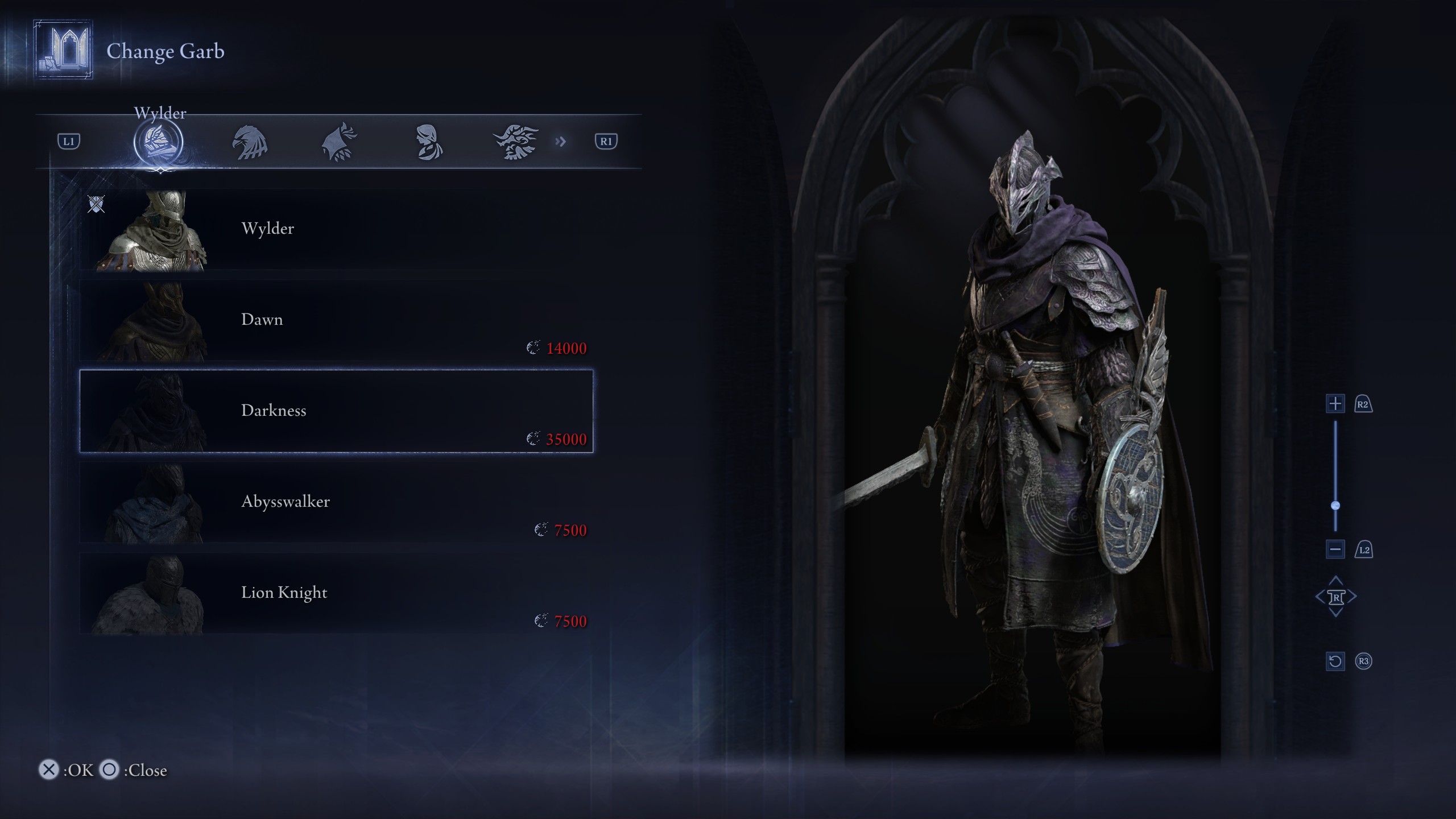The width and height of the screenshot is (1456, 819).
Task: Choose the Dawn garb entry
Action: pyautogui.click(x=336, y=320)
